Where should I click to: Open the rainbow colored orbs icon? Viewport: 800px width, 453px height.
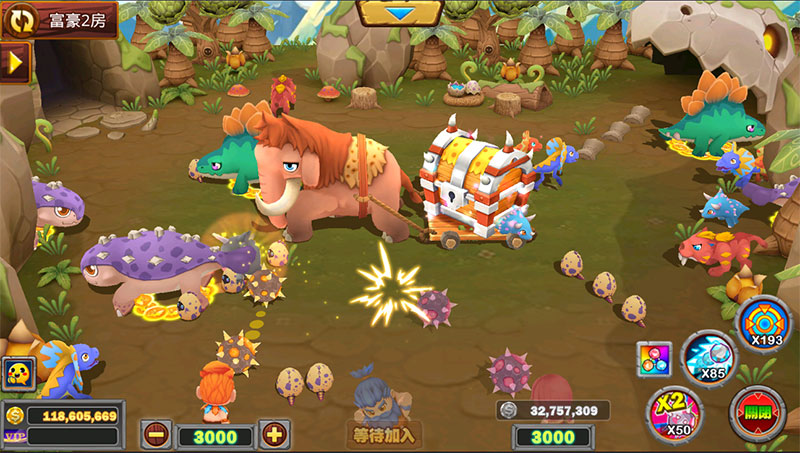pyautogui.click(x=653, y=359)
